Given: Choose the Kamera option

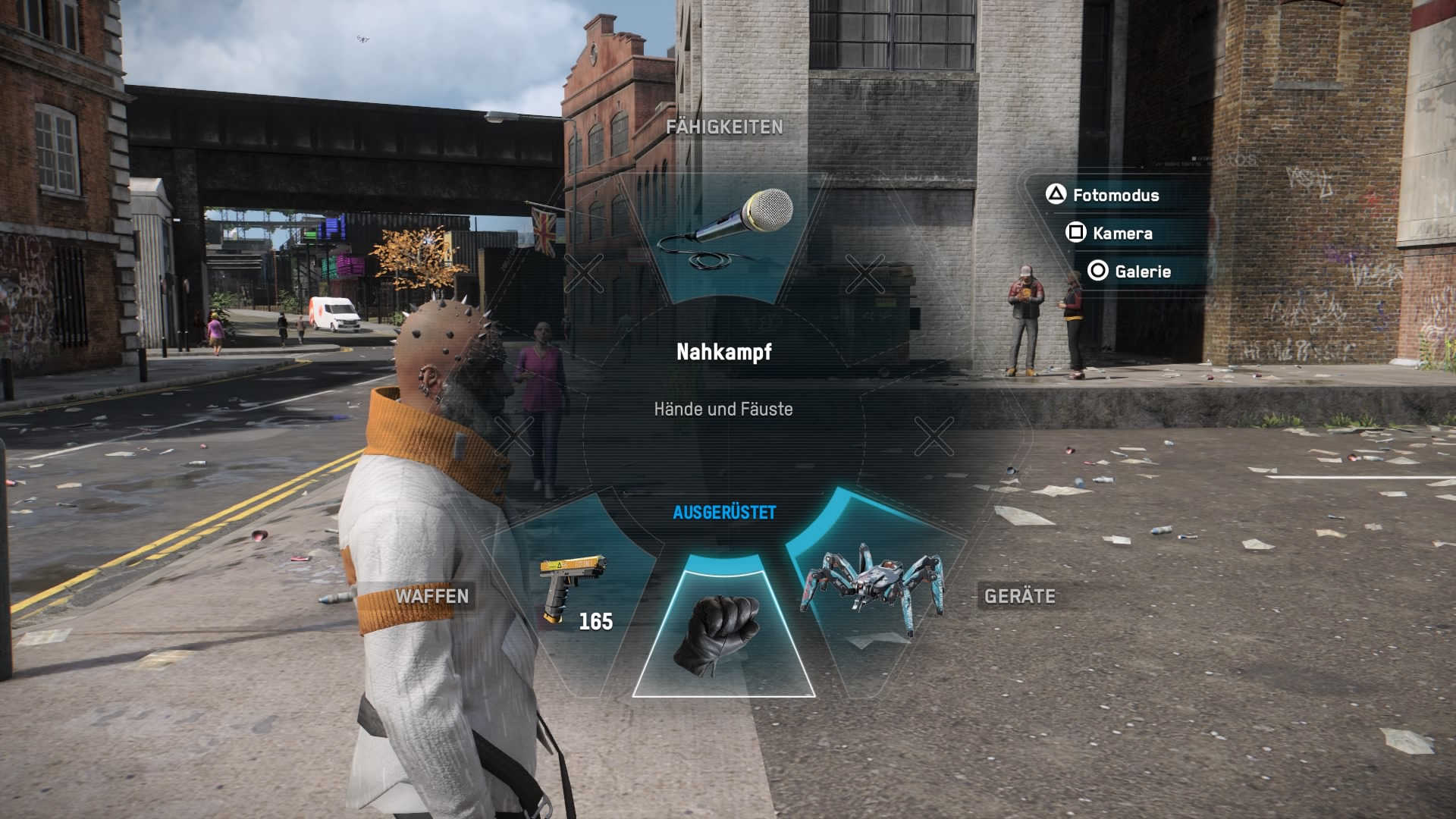Looking at the screenshot, I should (1122, 234).
